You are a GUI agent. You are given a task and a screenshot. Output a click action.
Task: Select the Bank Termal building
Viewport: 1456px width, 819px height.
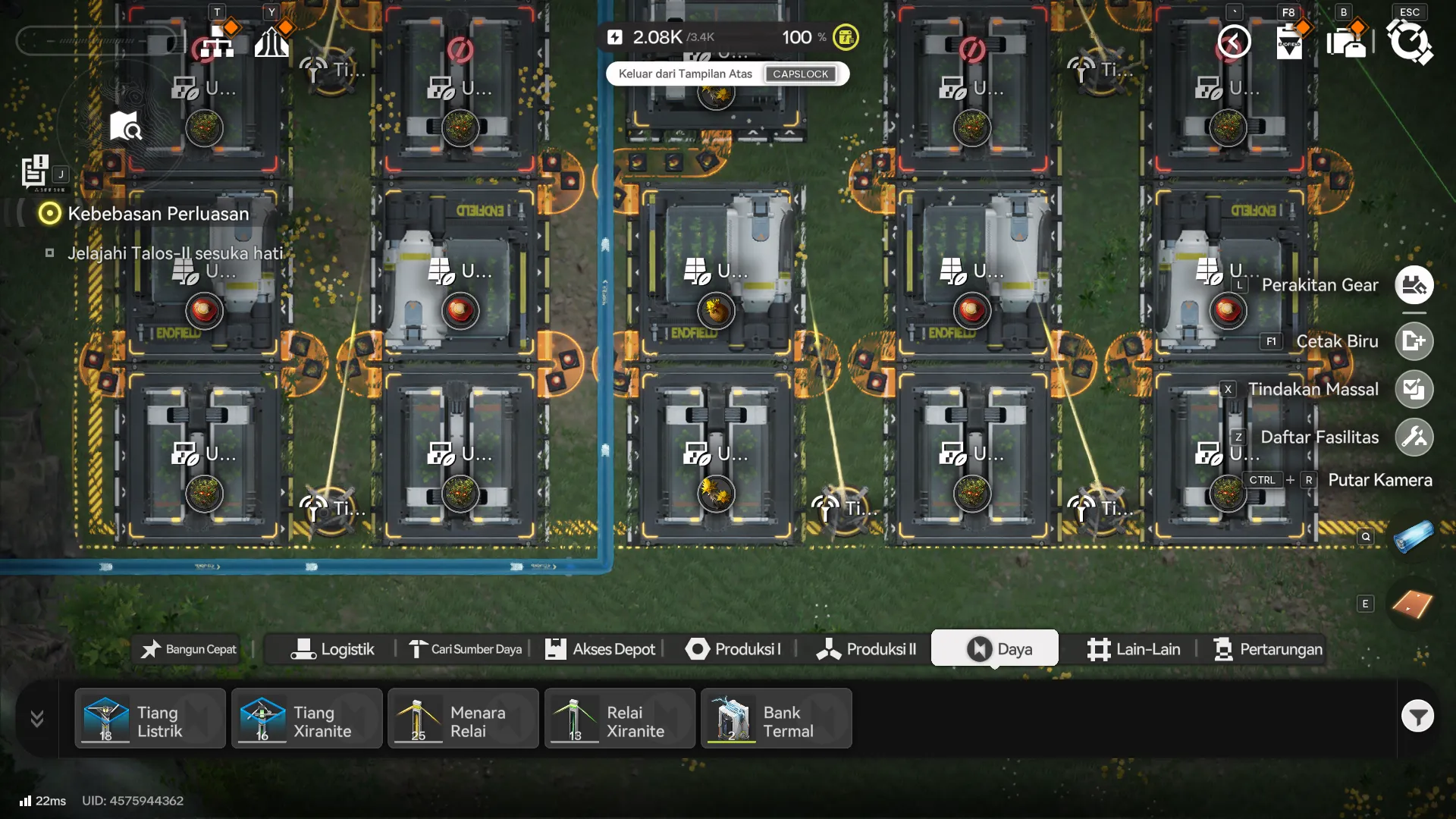[777, 718]
